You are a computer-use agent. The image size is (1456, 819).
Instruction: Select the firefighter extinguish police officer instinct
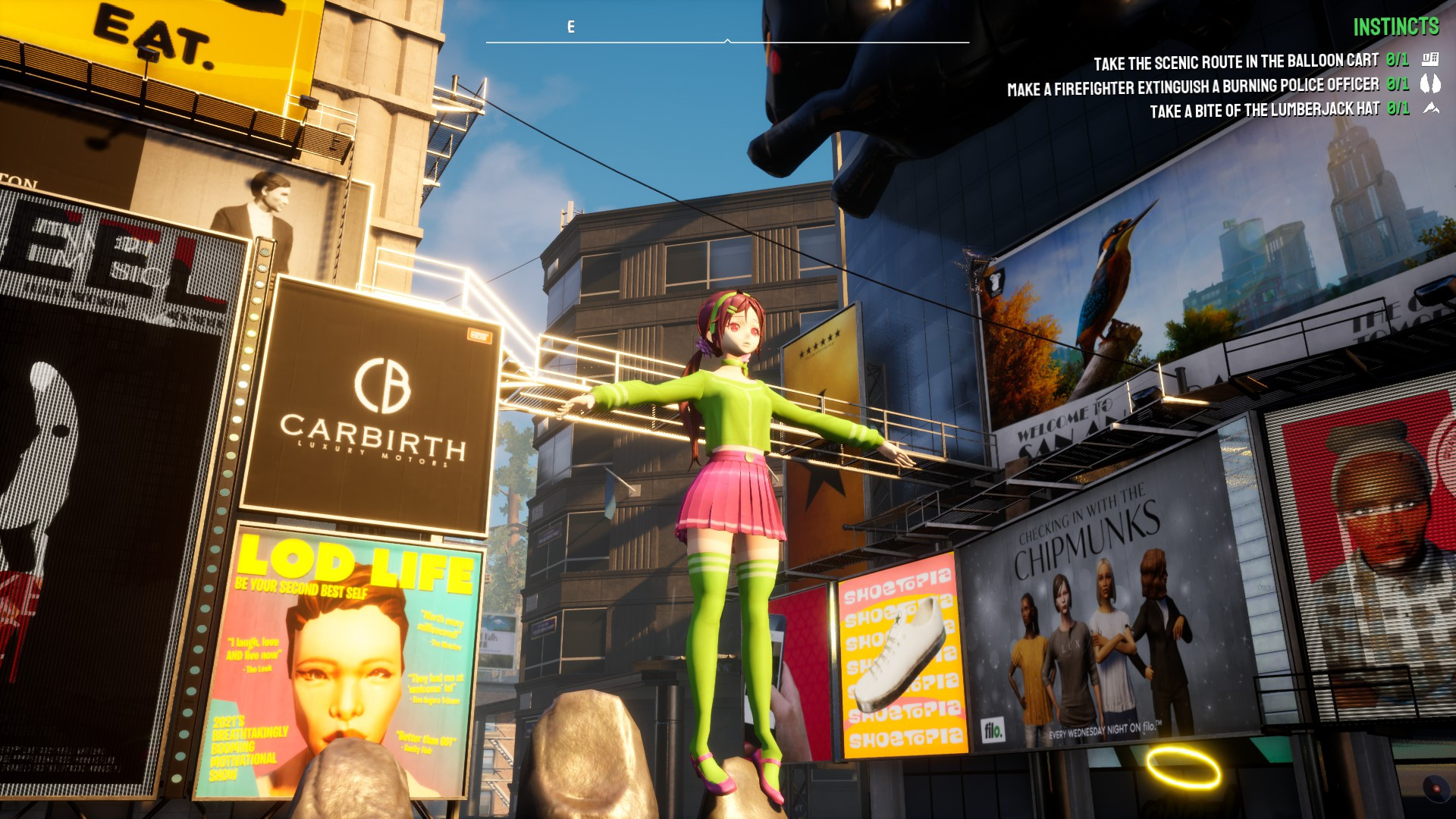coord(1192,87)
